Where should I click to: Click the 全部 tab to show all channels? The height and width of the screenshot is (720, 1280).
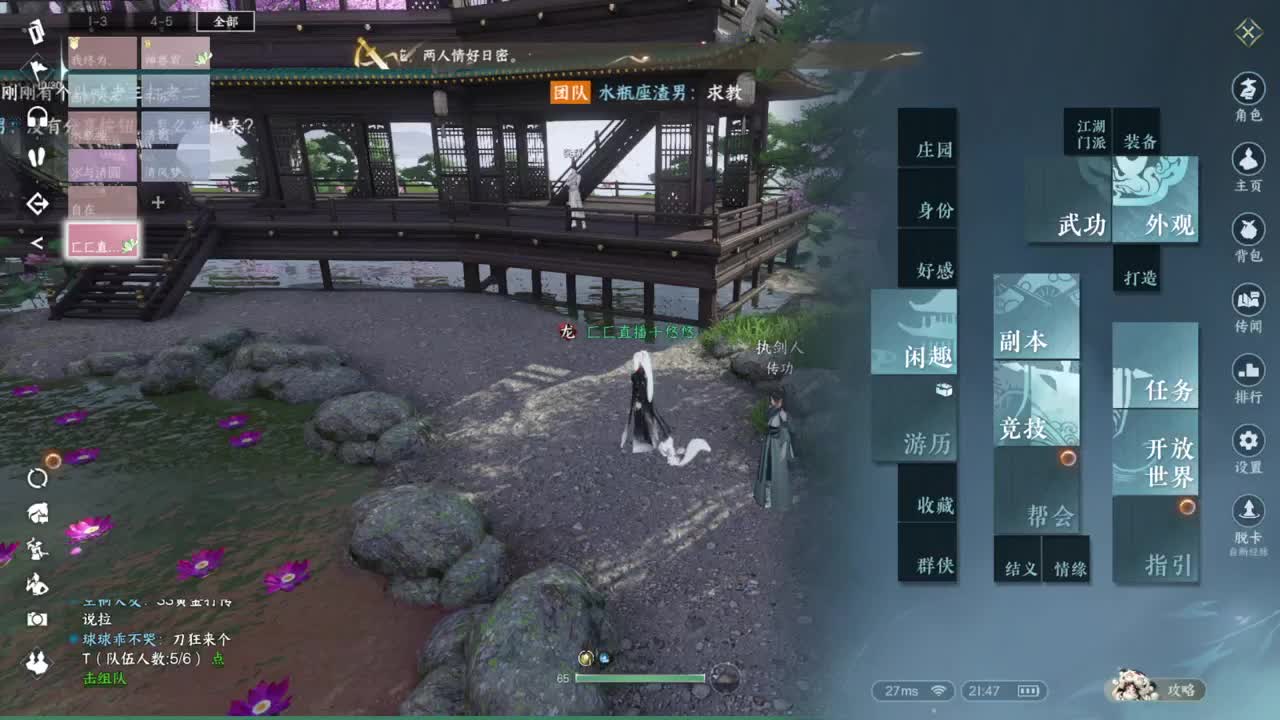226,22
